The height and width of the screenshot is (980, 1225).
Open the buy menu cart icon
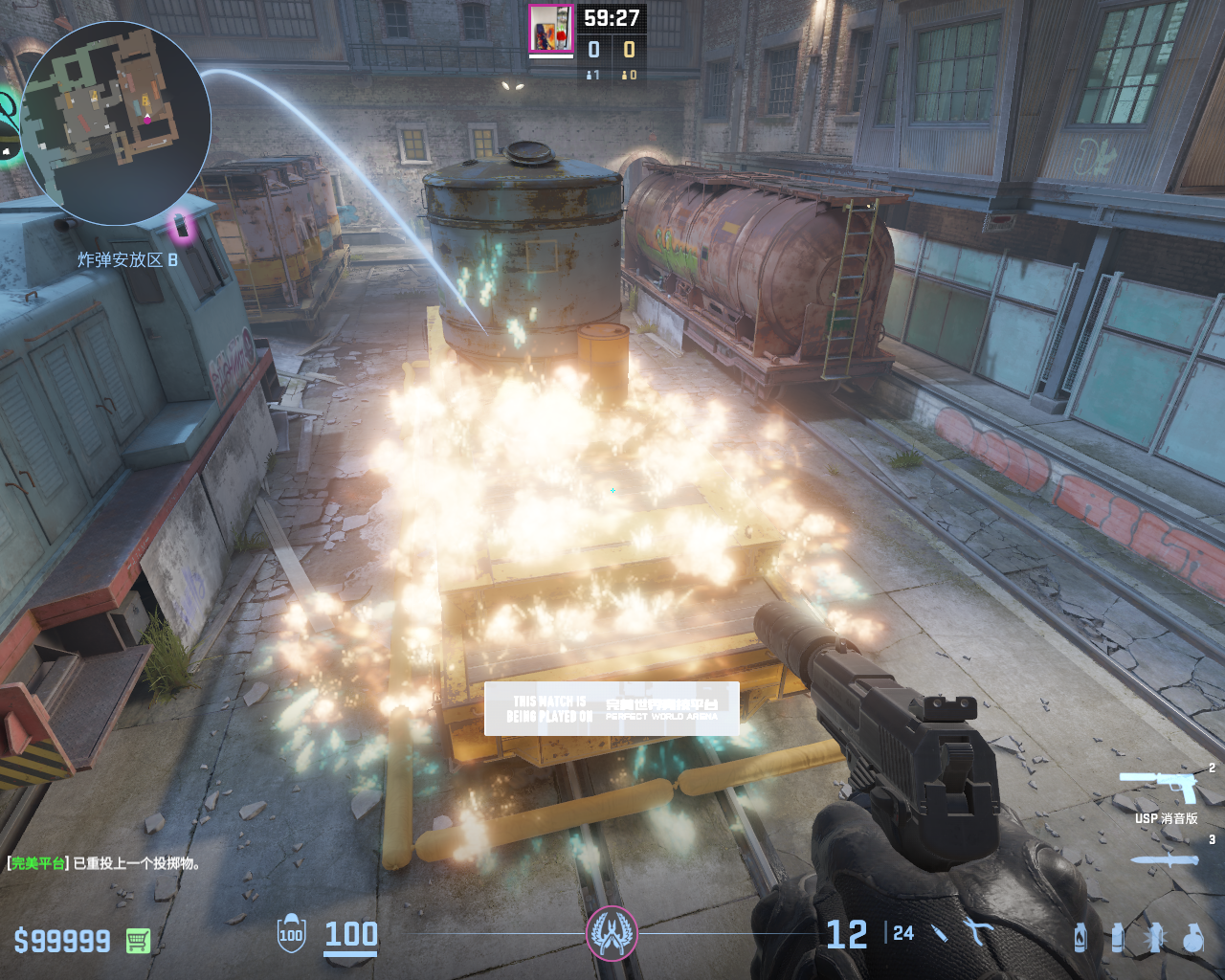pyautogui.click(x=138, y=941)
